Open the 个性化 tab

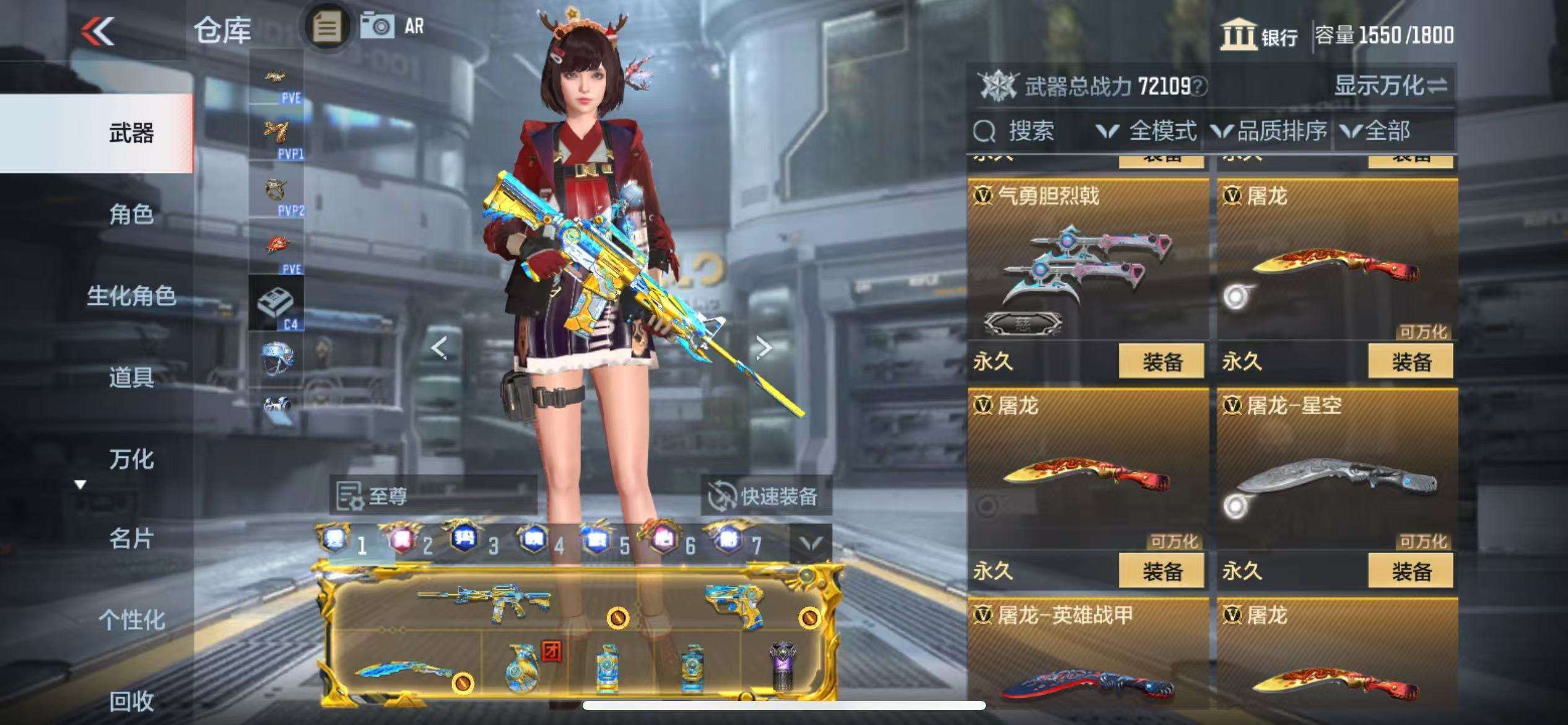(131, 619)
